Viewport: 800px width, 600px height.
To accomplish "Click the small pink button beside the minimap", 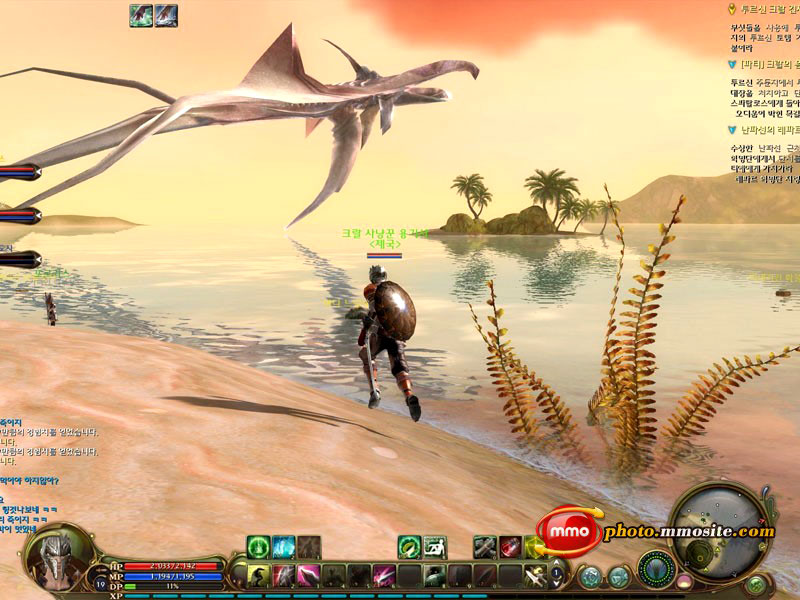I will (684, 580).
